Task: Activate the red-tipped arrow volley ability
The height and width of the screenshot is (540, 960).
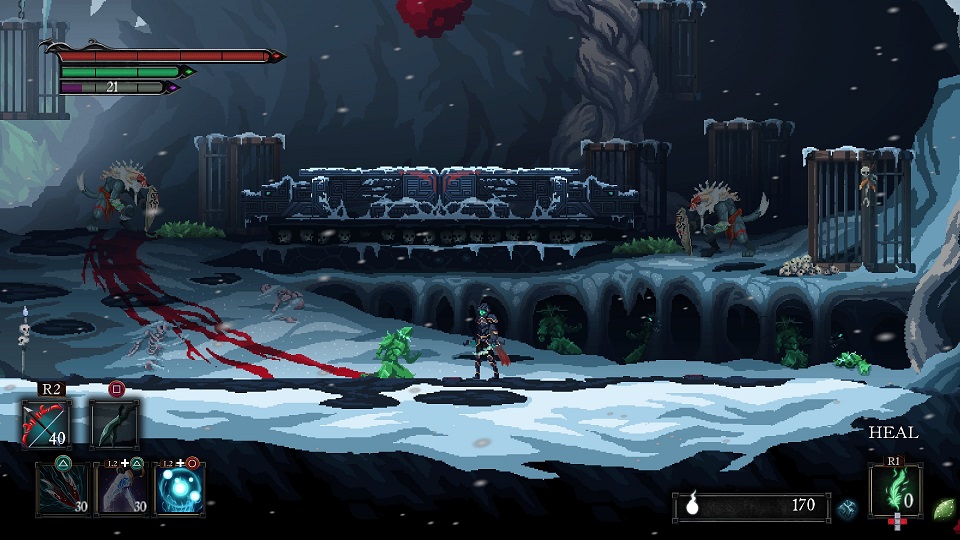Action: [x=62, y=490]
